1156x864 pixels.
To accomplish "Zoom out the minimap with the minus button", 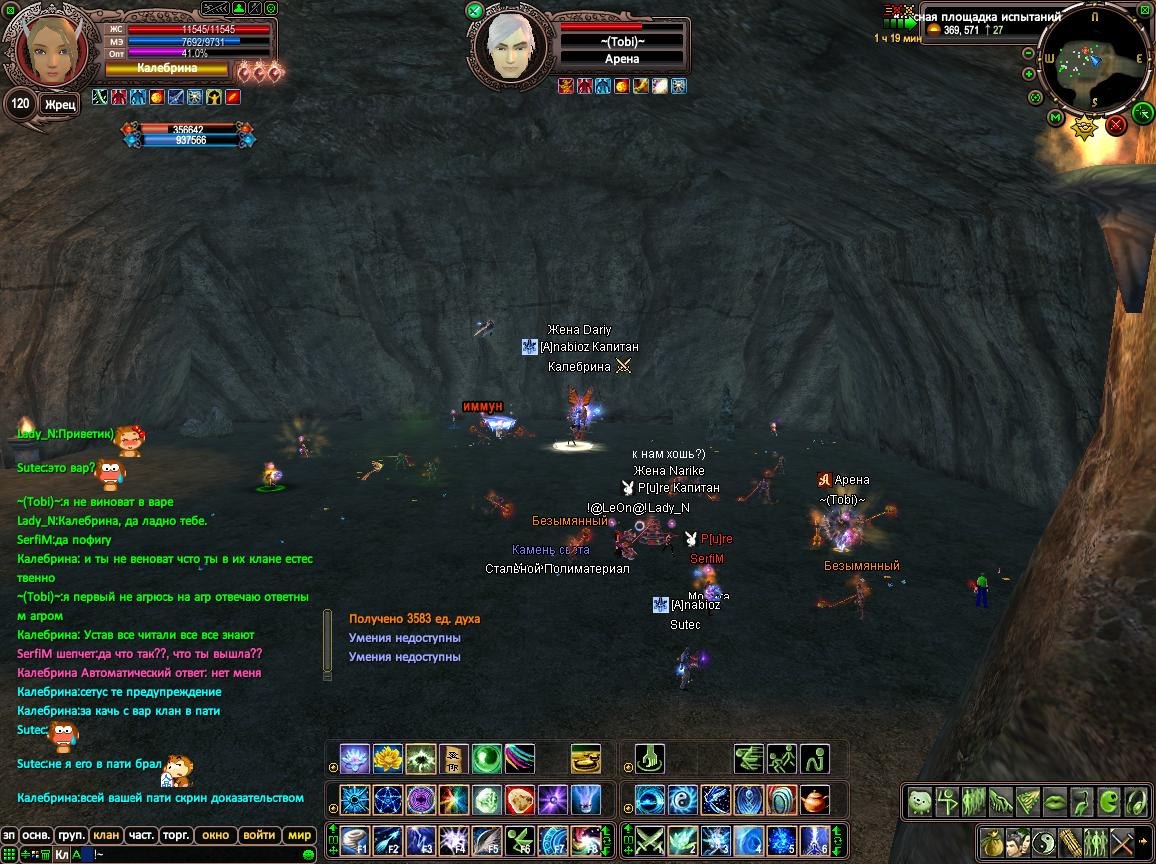I will [x=1027, y=52].
